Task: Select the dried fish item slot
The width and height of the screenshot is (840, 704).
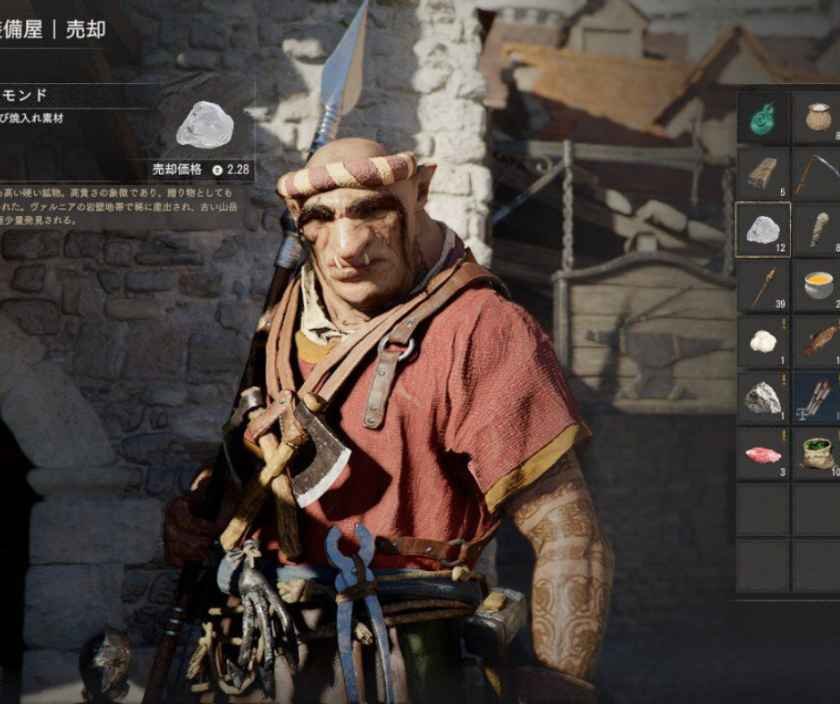Action: click(818, 341)
